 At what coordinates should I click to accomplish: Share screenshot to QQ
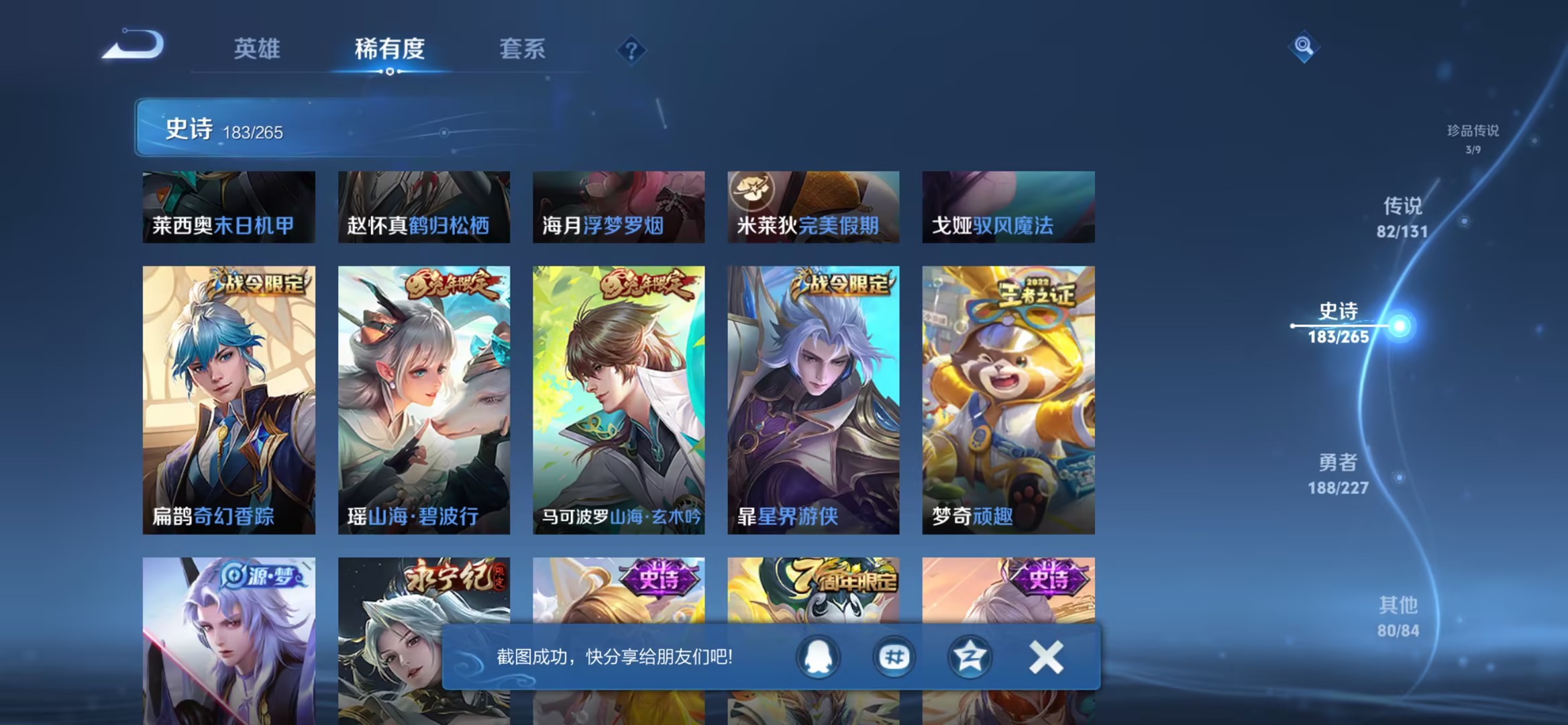(817, 658)
